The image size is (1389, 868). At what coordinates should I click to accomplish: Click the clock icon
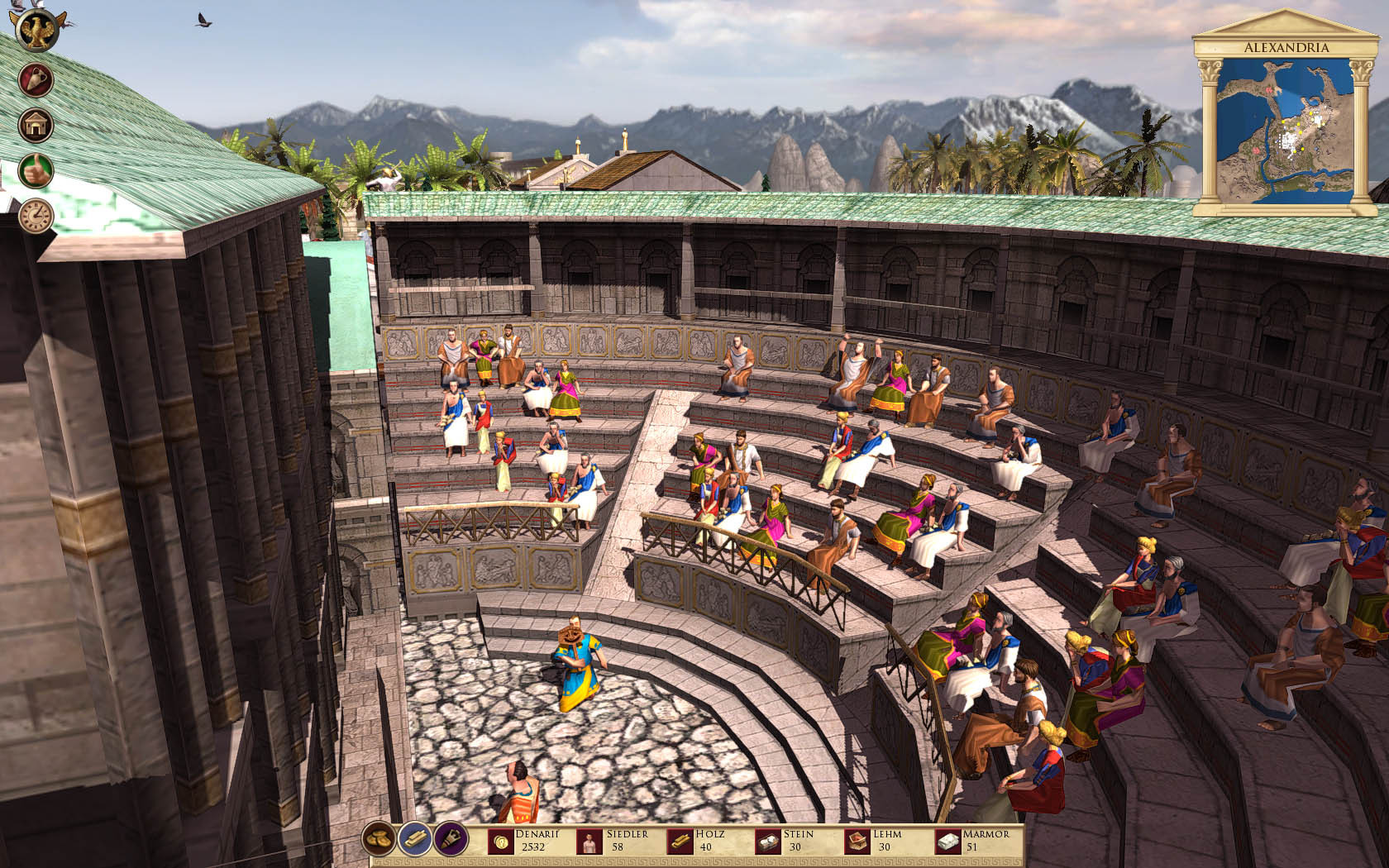click(x=36, y=215)
